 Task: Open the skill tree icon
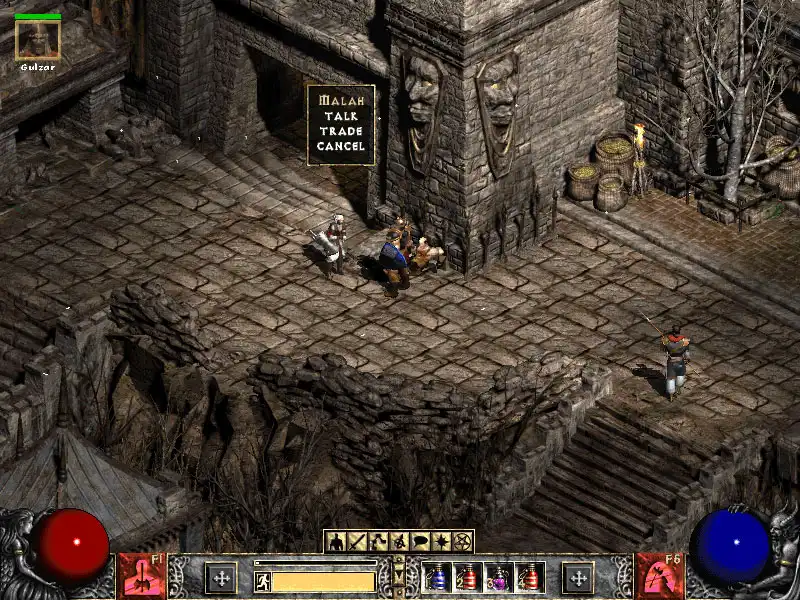pos(377,542)
